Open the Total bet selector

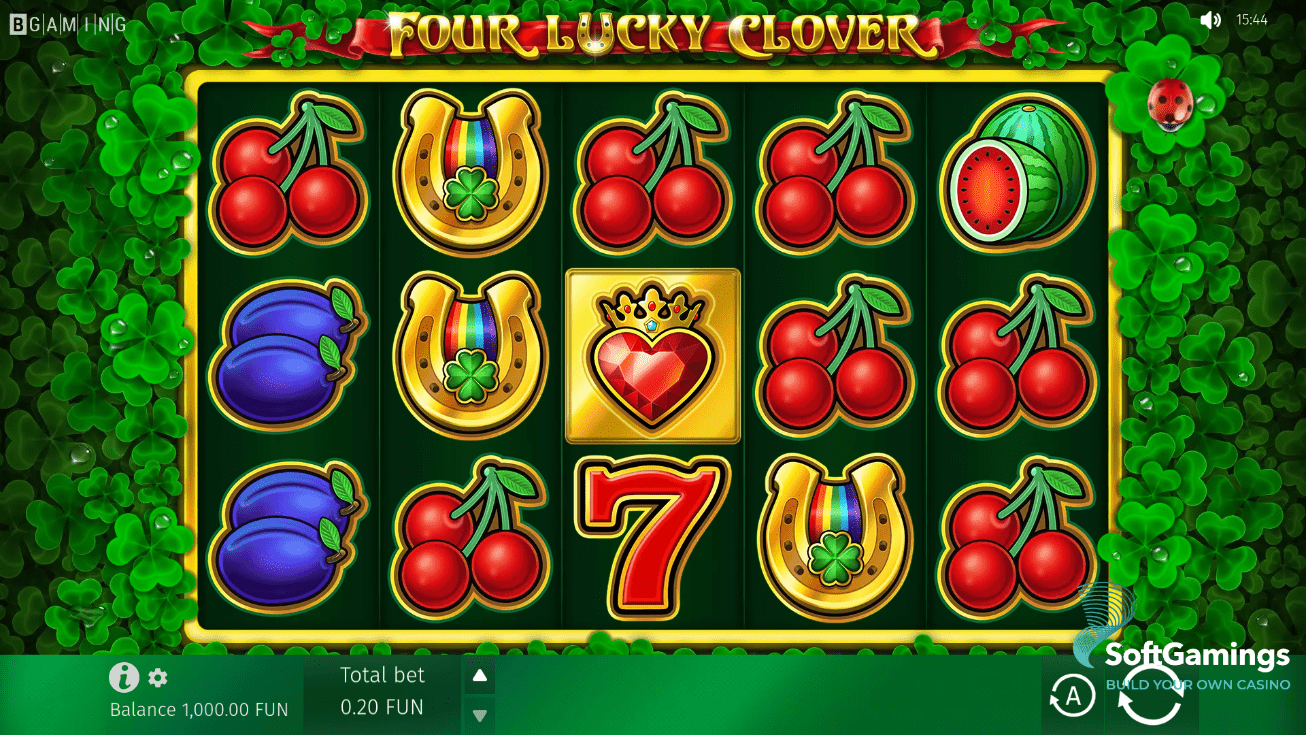coord(382,690)
